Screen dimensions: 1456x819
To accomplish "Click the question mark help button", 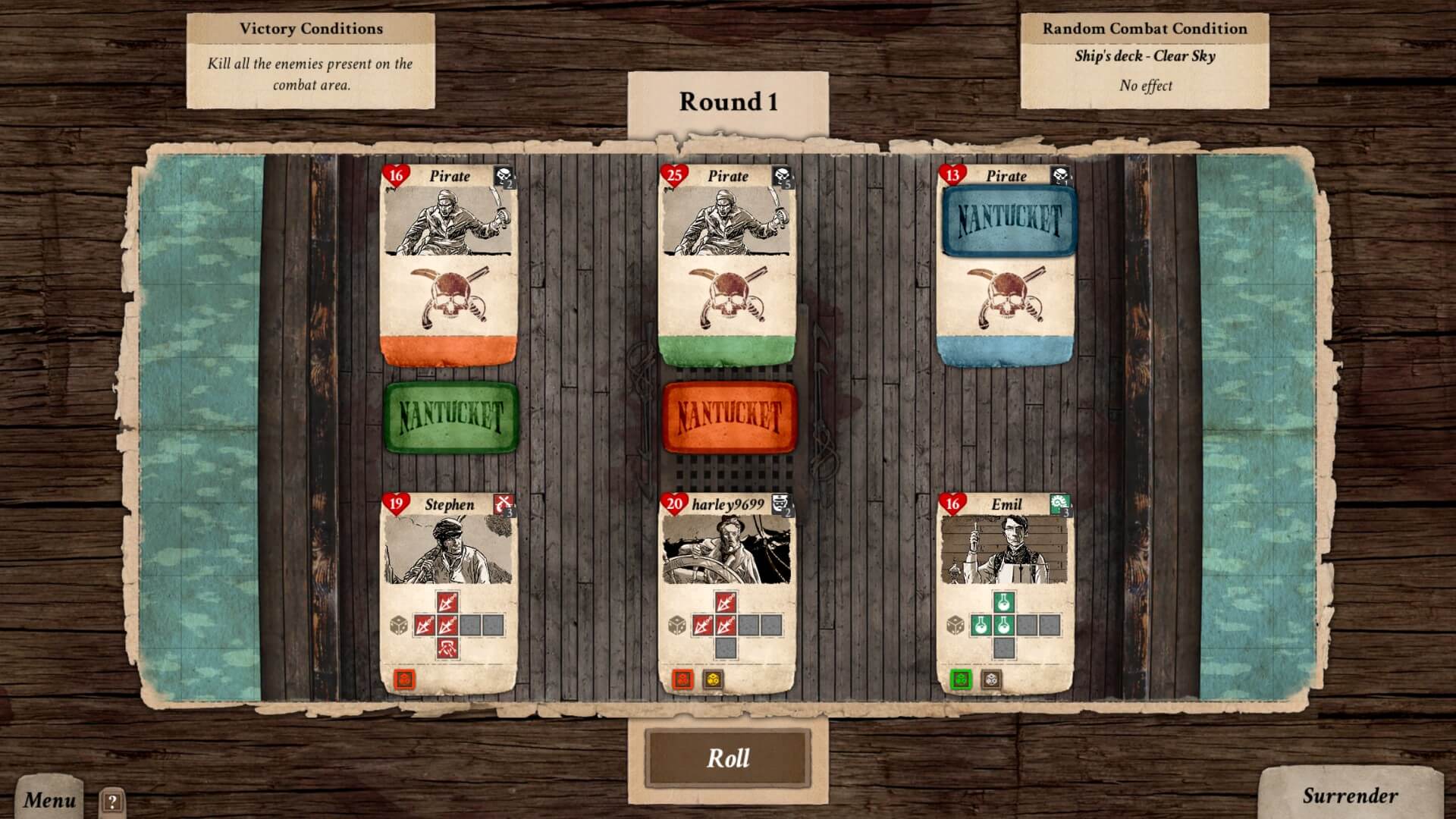I will coord(112,802).
